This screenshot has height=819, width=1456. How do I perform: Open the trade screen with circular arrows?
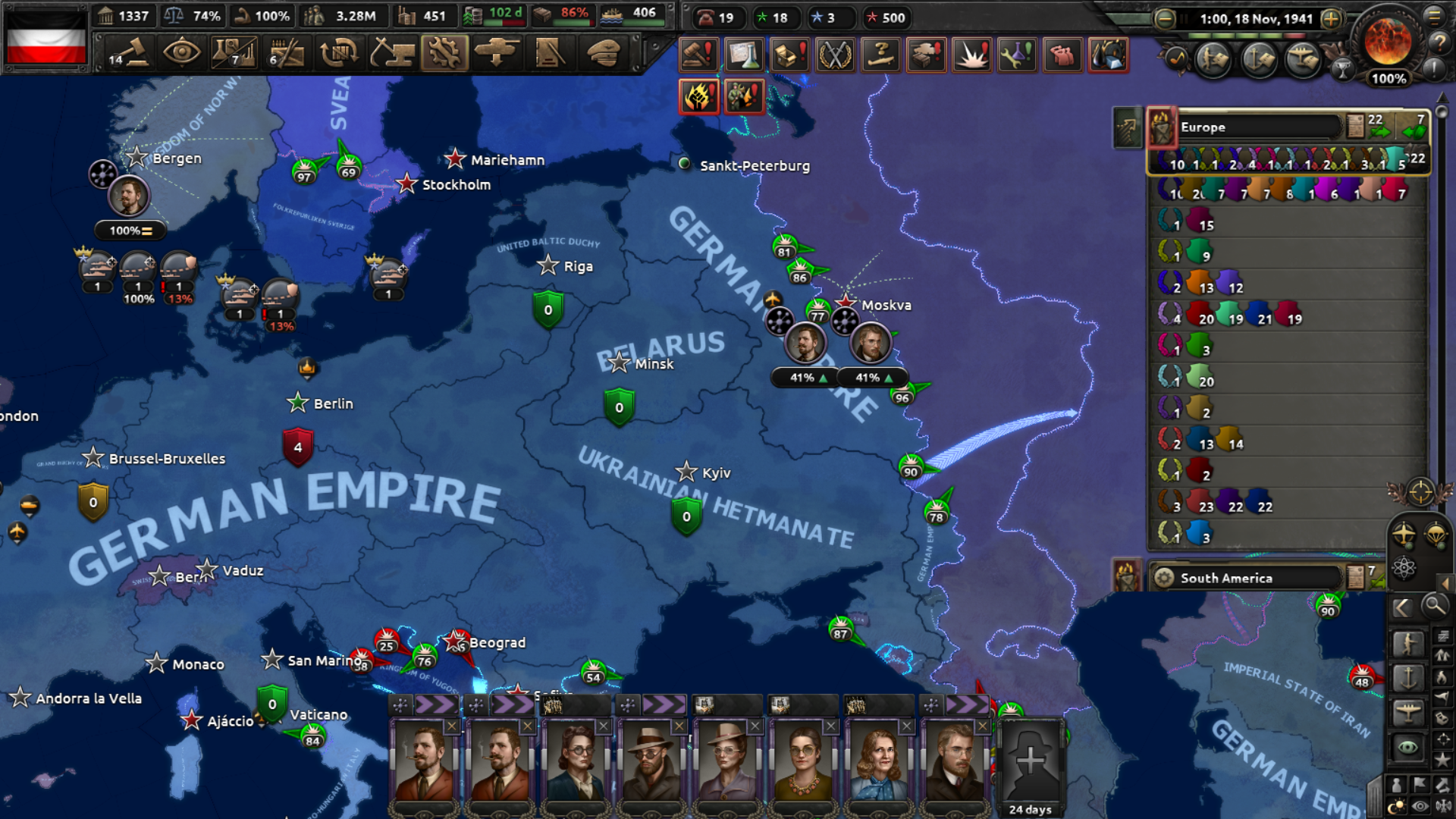coord(339,53)
